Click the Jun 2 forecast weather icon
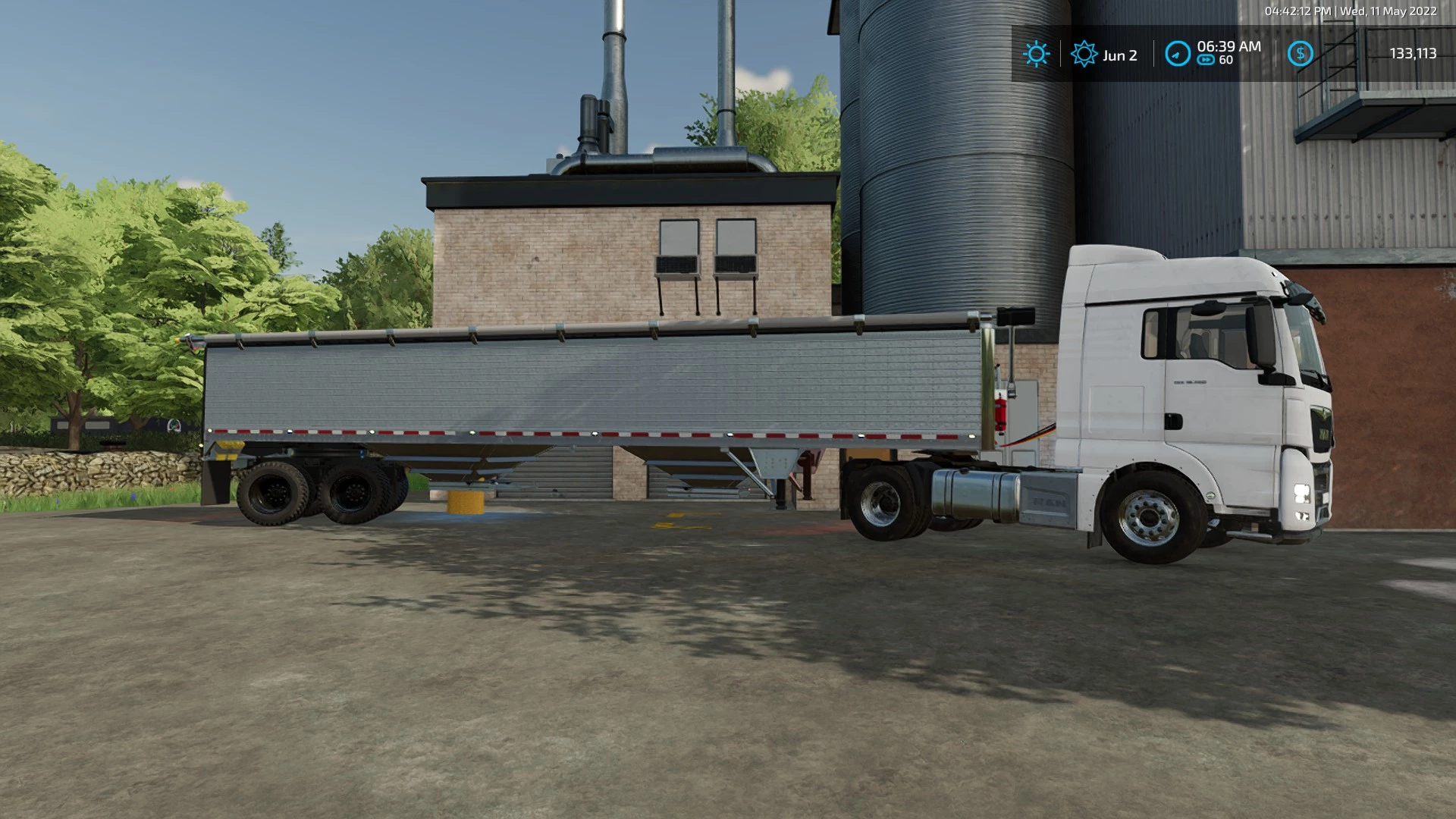The width and height of the screenshot is (1456, 819). coord(1084,54)
